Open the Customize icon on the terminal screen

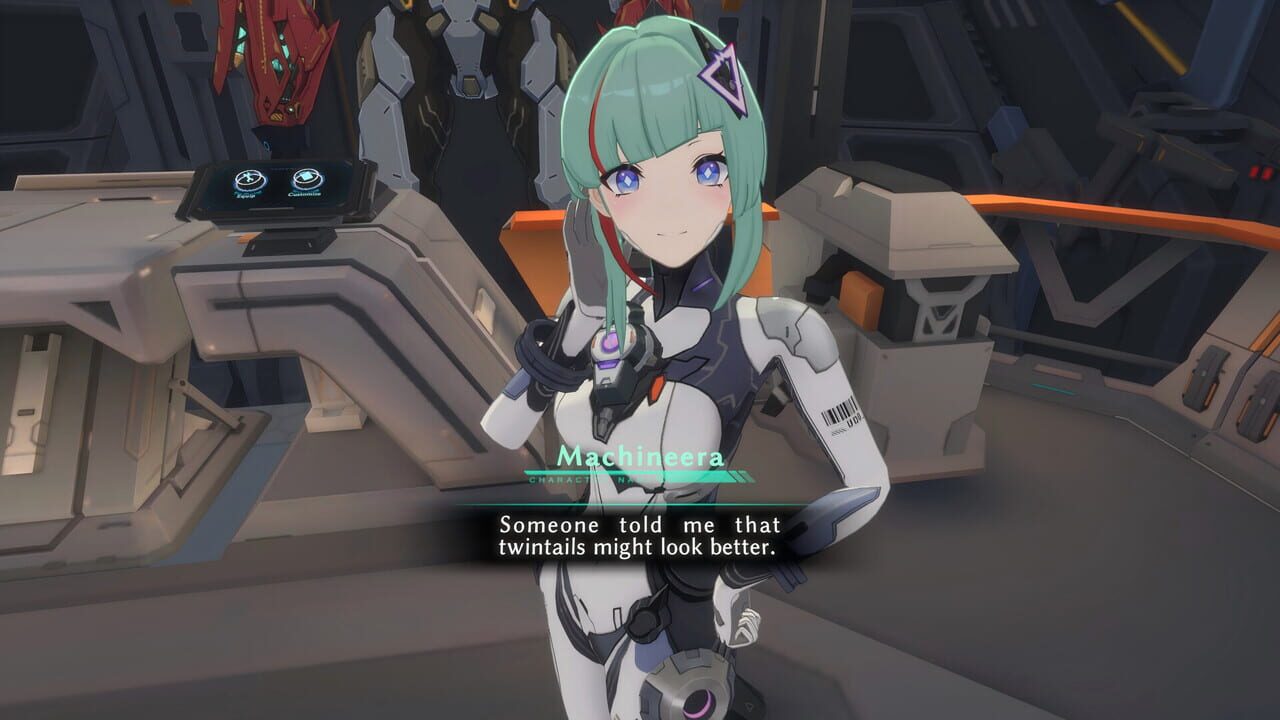point(305,177)
